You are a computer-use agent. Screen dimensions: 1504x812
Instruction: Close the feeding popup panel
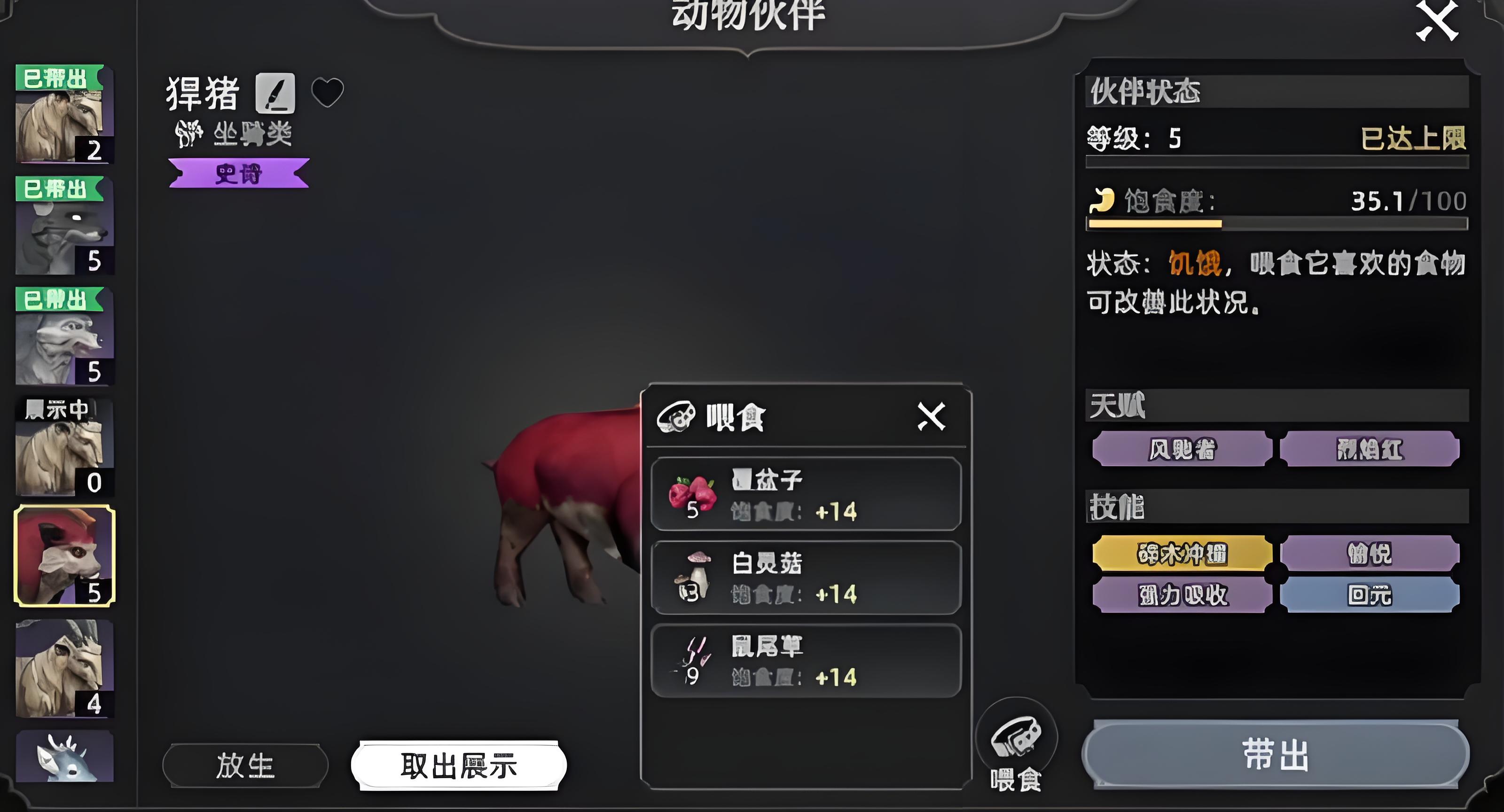point(931,416)
